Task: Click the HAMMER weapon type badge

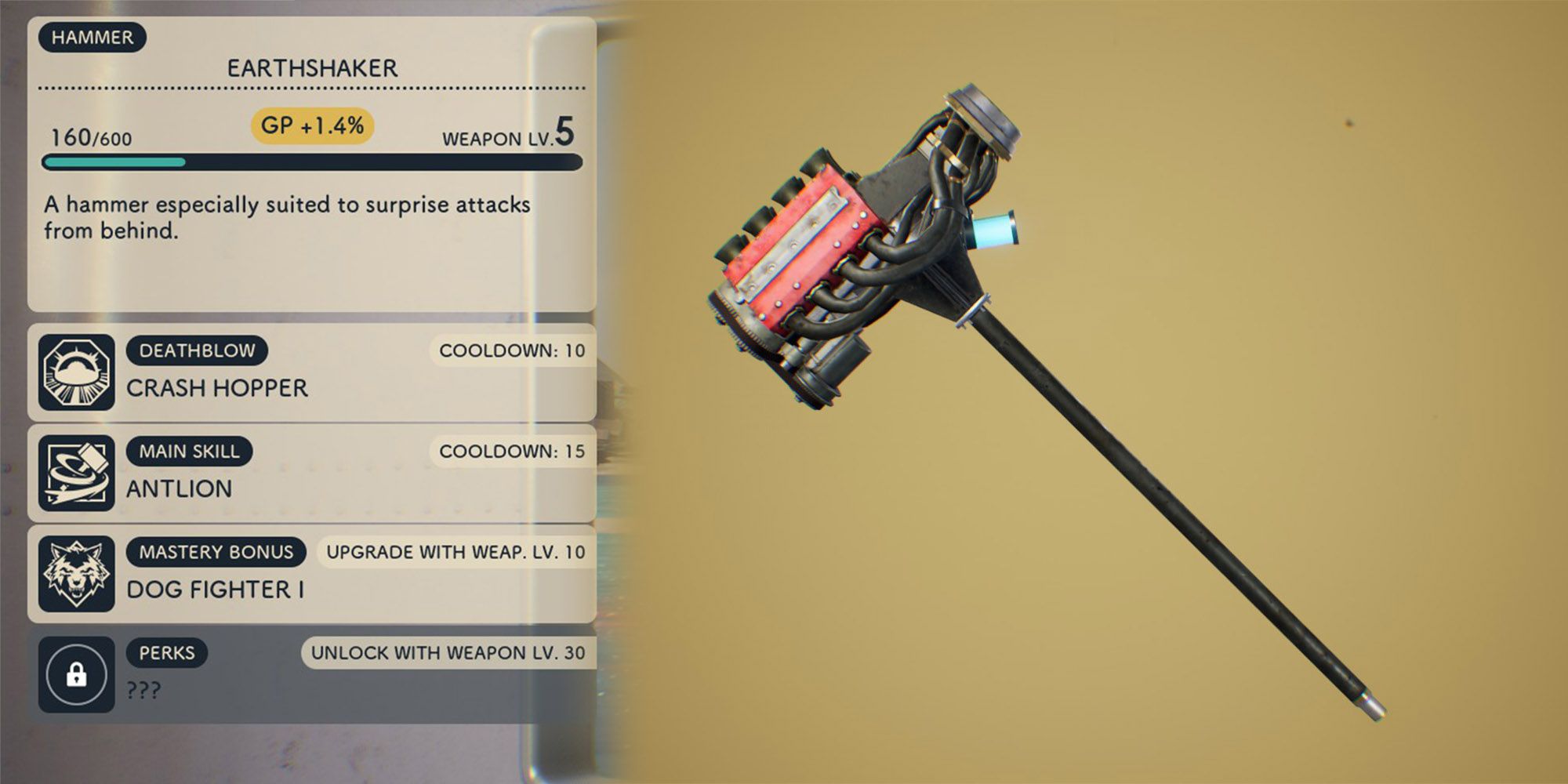Action: [94, 36]
